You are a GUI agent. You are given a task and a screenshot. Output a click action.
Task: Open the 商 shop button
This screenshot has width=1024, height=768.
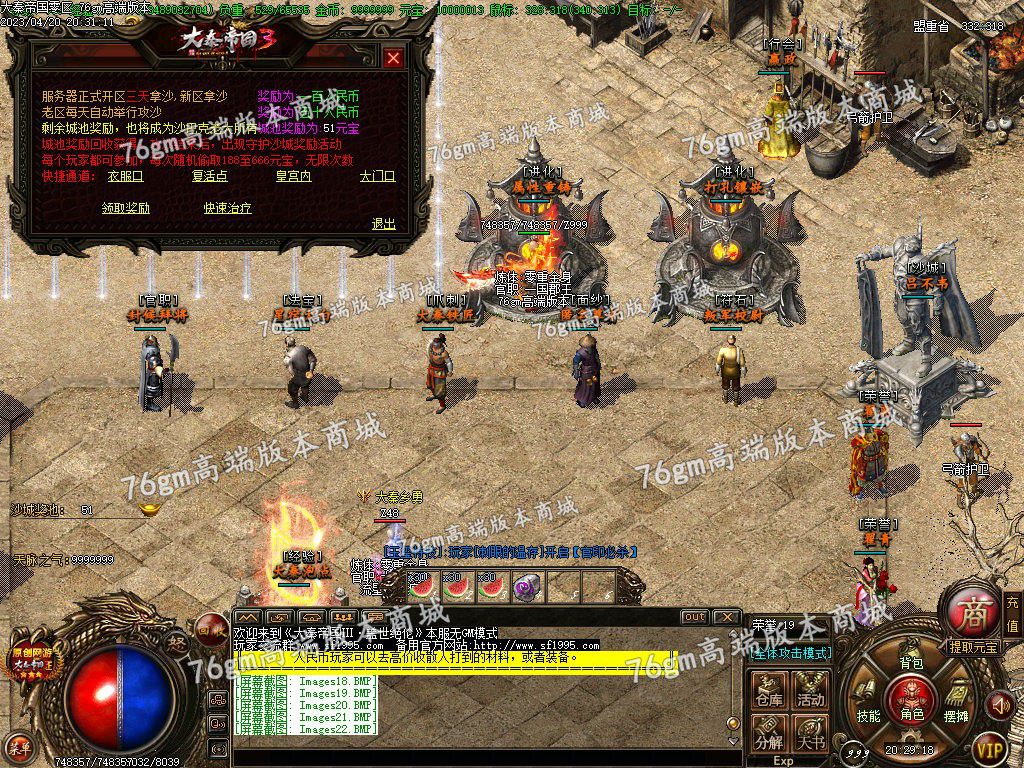(x=969, y=611)
